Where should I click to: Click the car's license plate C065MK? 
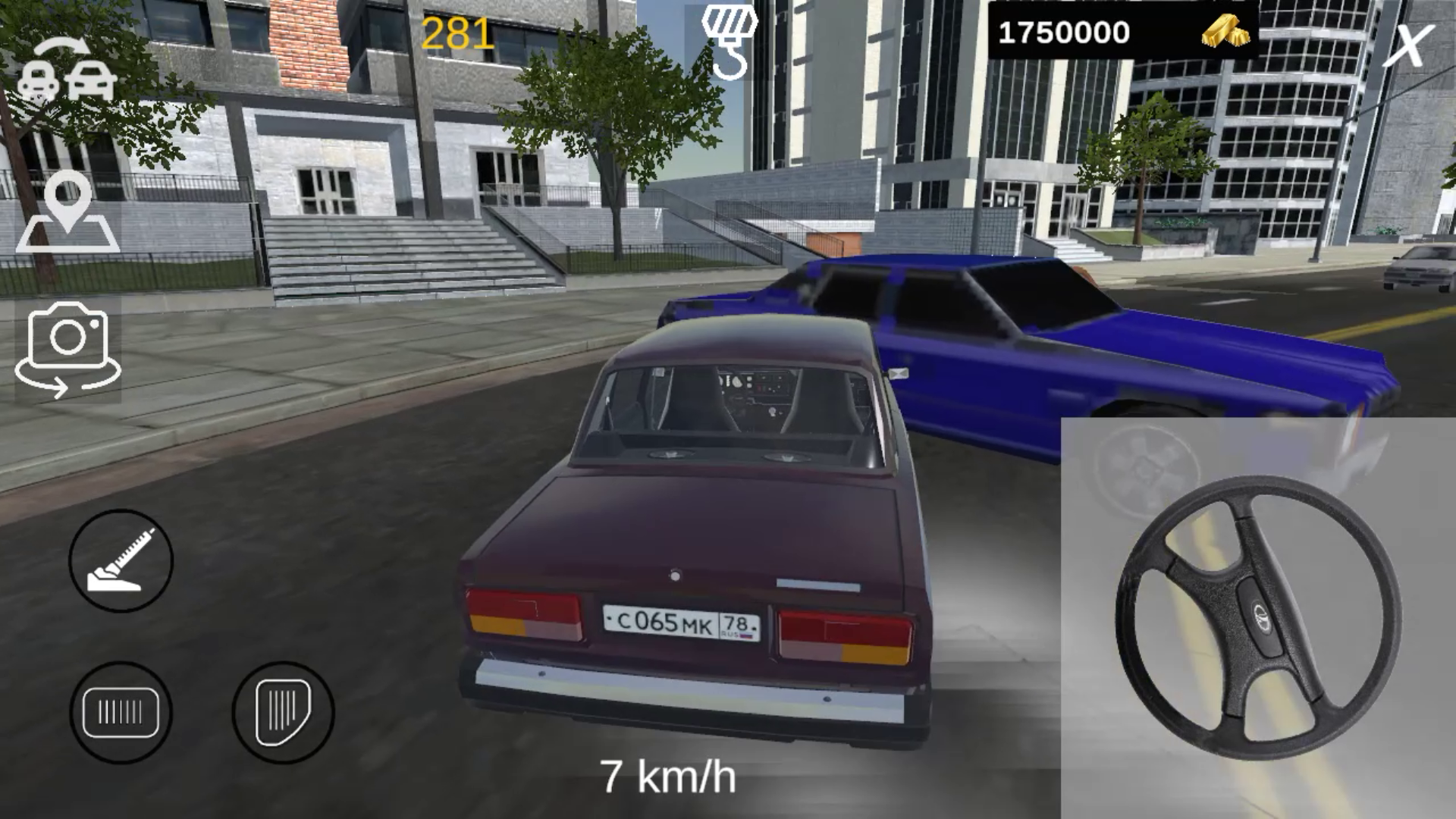(x=679, y=623)
